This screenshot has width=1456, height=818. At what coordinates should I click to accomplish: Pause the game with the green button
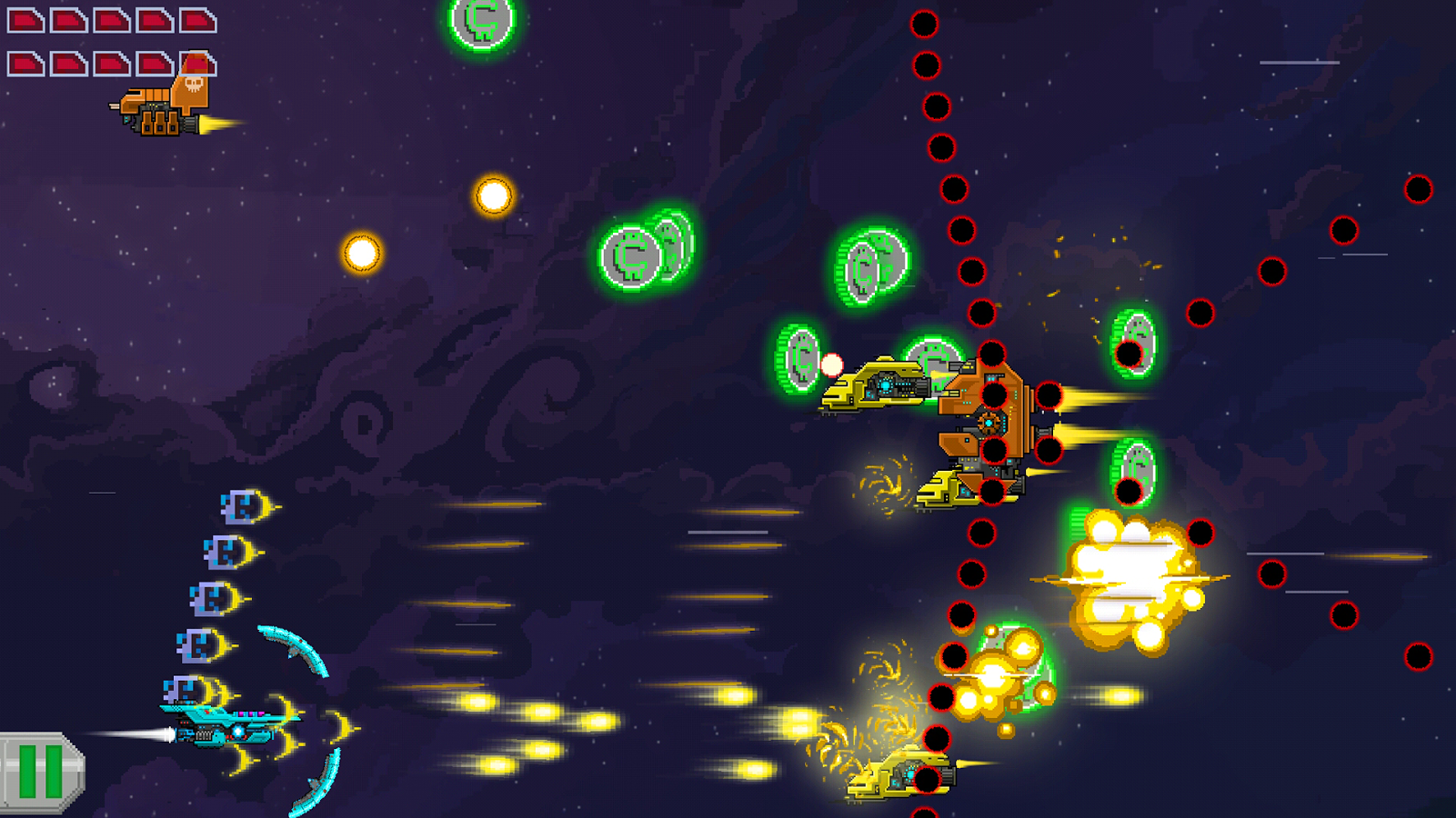click(40, 772)
